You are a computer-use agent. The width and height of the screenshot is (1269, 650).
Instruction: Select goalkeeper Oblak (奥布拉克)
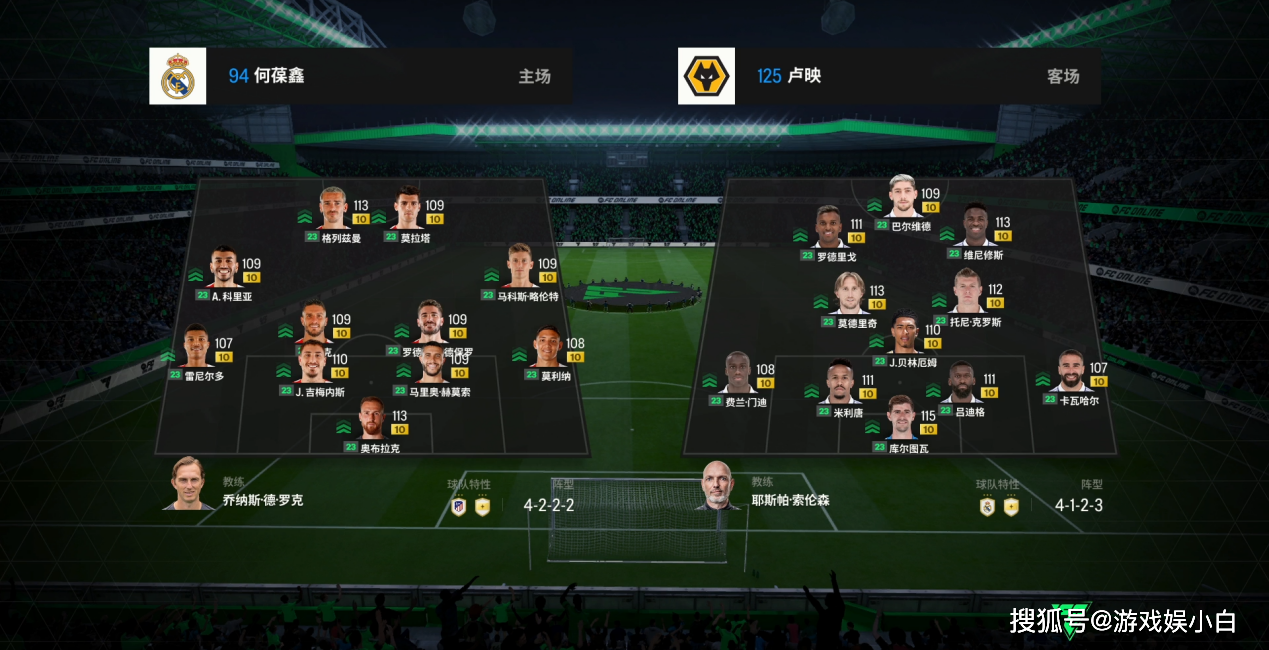pyautogui.click(x=371, y=418)
